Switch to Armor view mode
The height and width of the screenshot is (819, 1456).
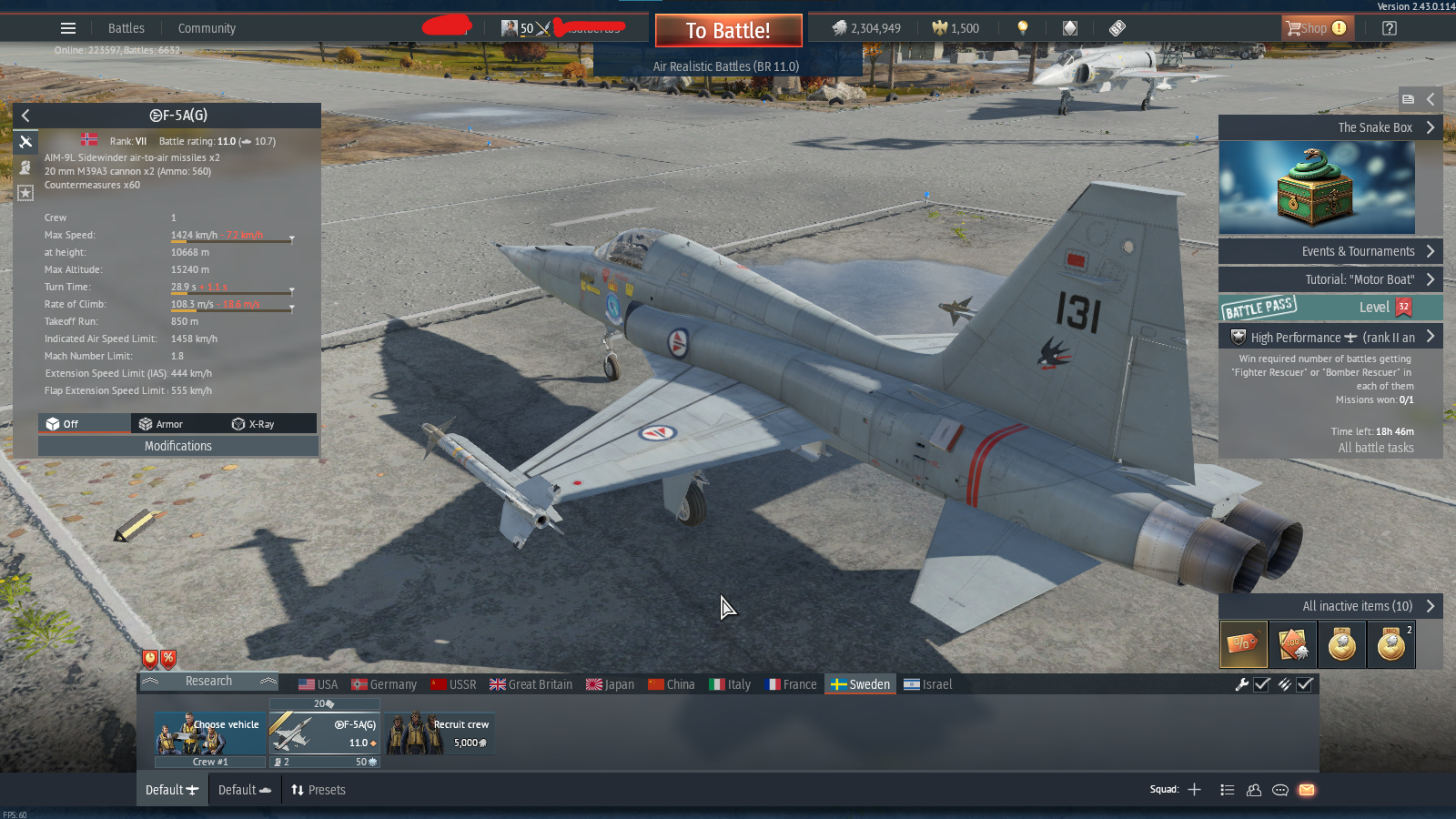(161, 424)
